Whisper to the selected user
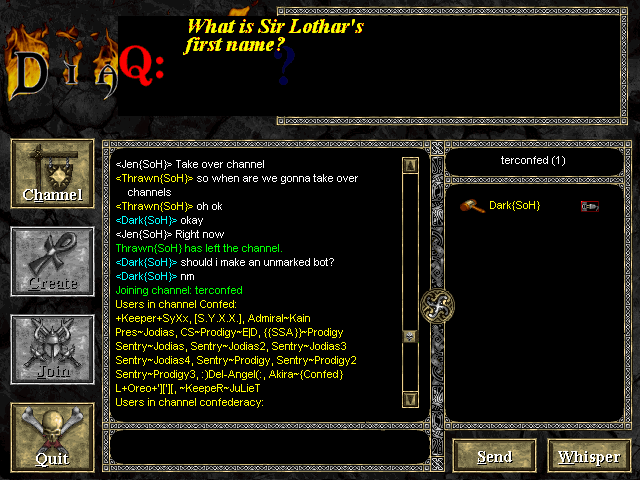 coord(589,456)
